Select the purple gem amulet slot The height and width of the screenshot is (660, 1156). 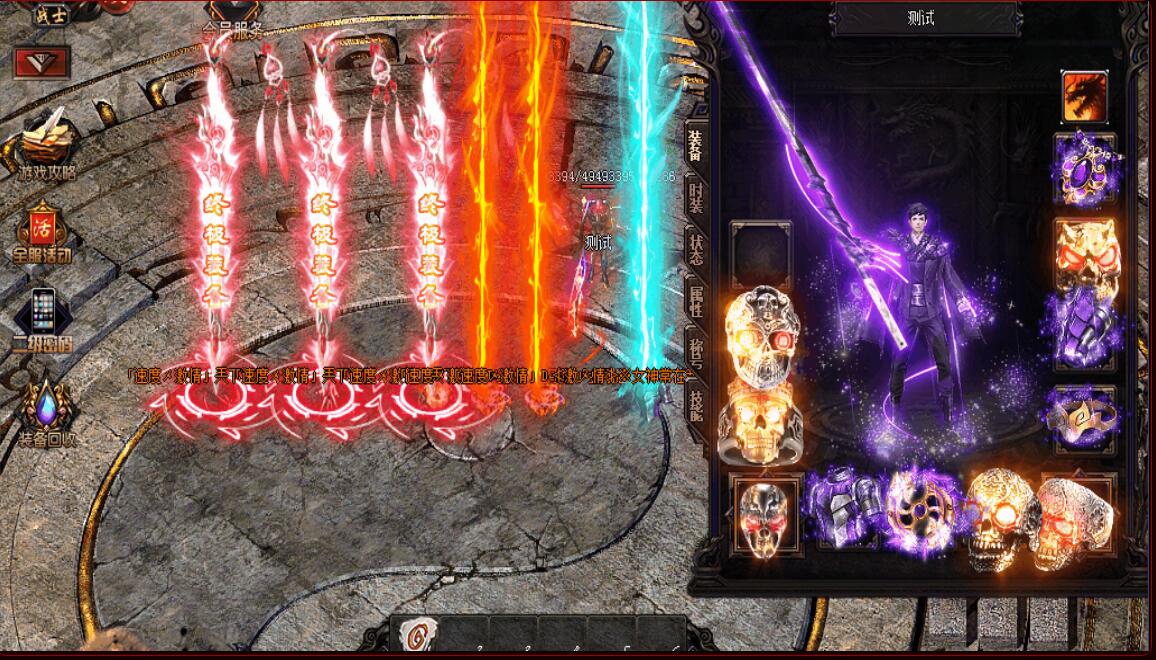coord(1085,169)
